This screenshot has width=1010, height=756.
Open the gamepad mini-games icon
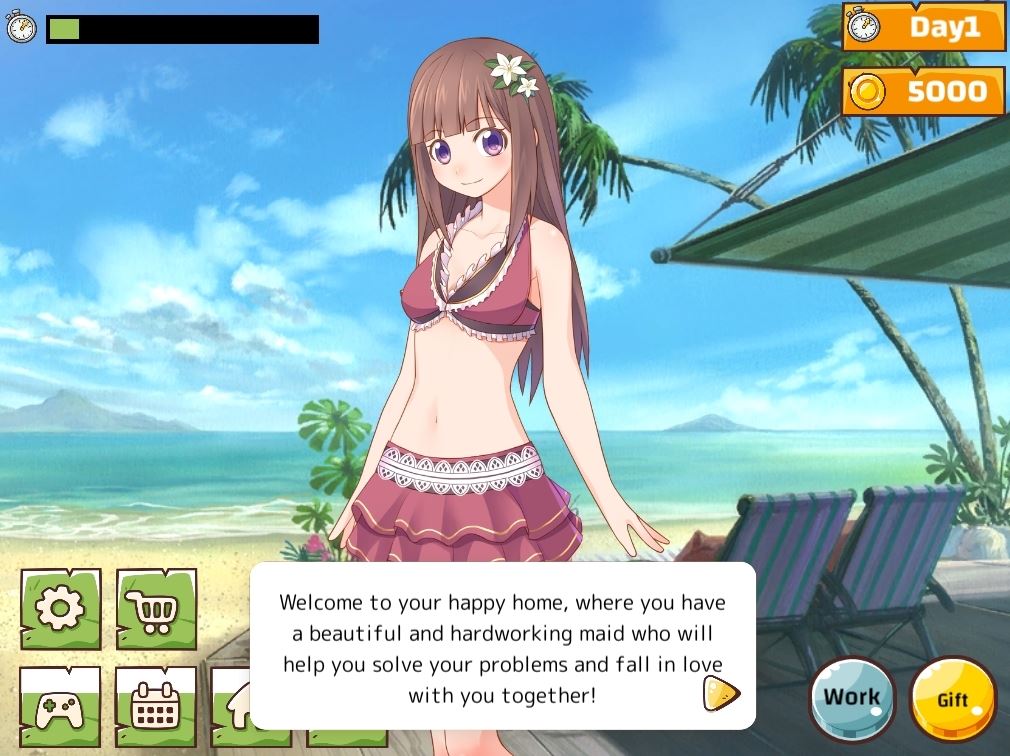click(60, 704)
